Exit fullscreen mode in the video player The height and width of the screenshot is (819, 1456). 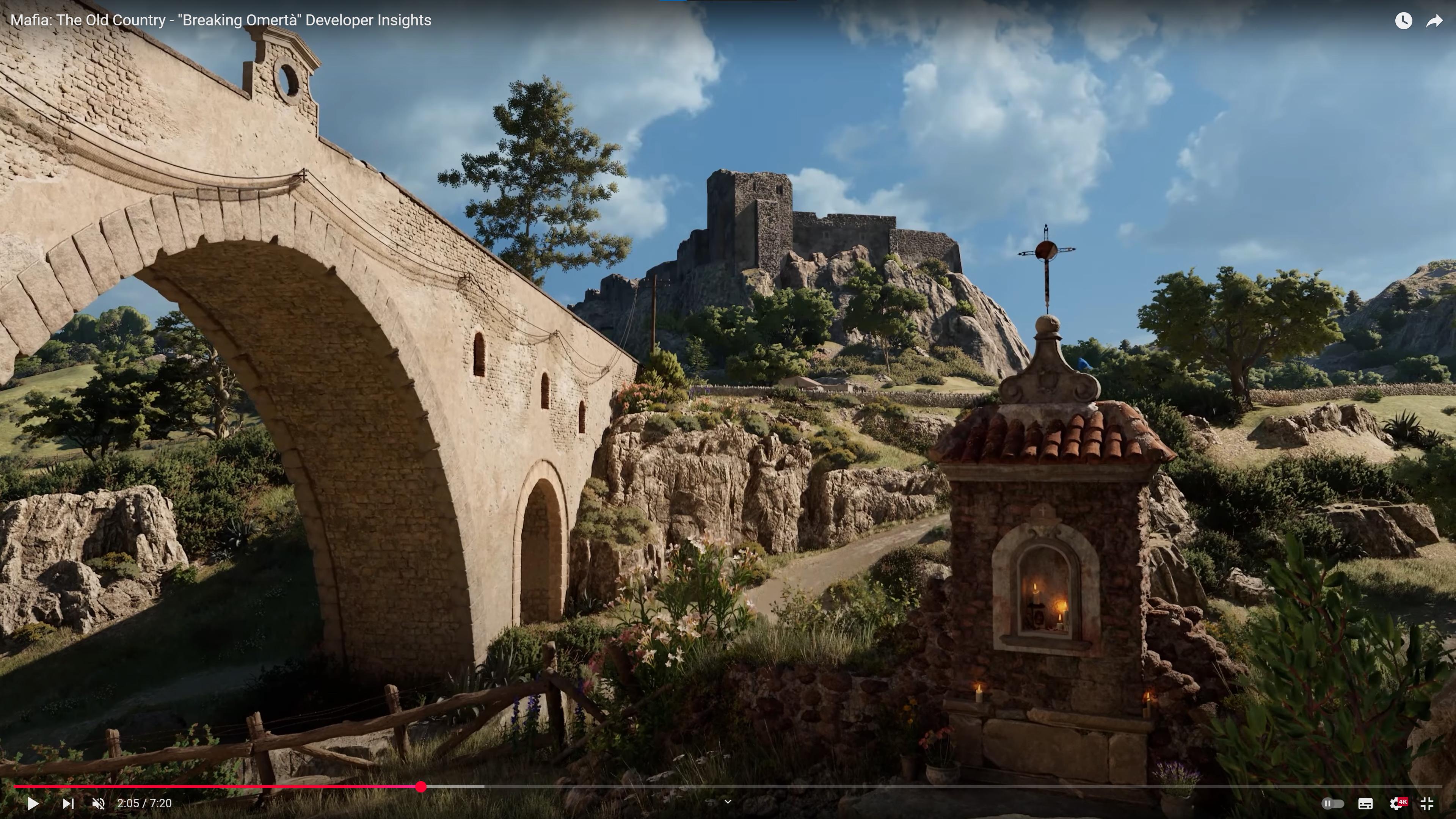click(x=1426, y=803)
